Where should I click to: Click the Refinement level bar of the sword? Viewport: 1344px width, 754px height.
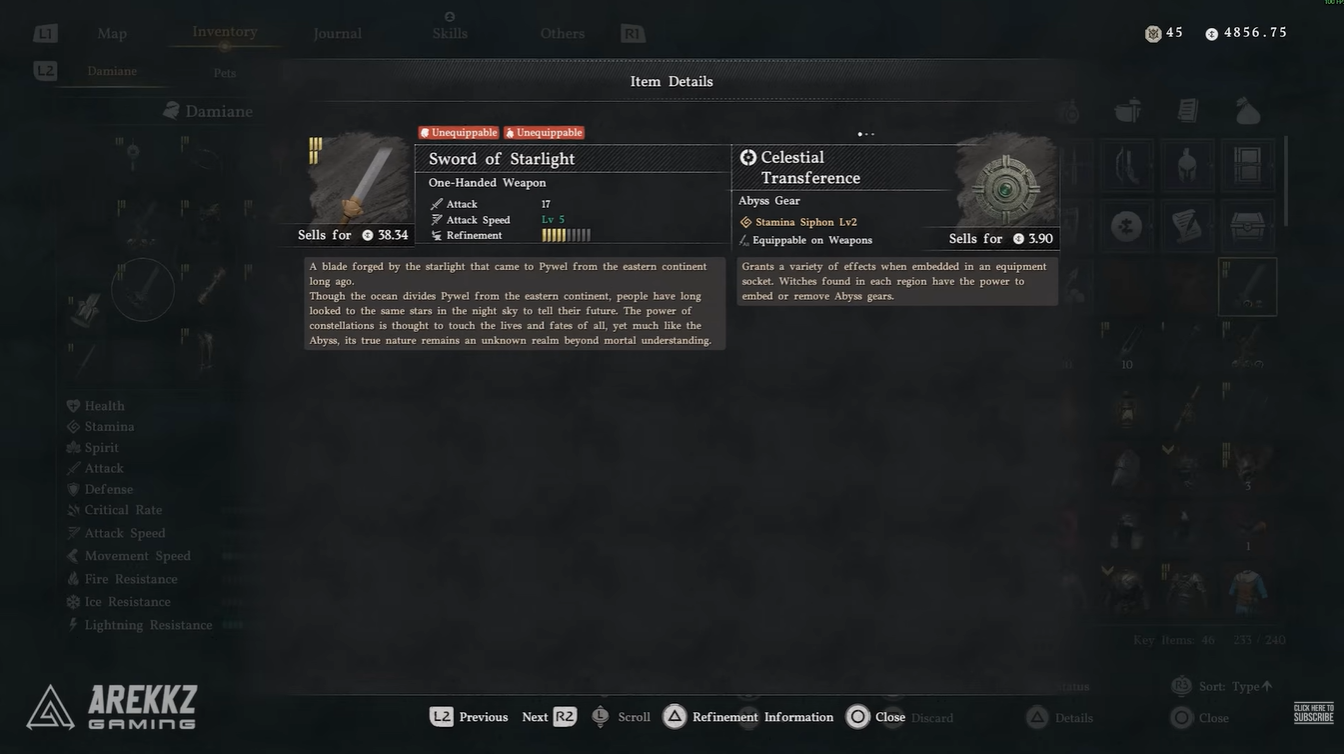click(x=565, y=235)
